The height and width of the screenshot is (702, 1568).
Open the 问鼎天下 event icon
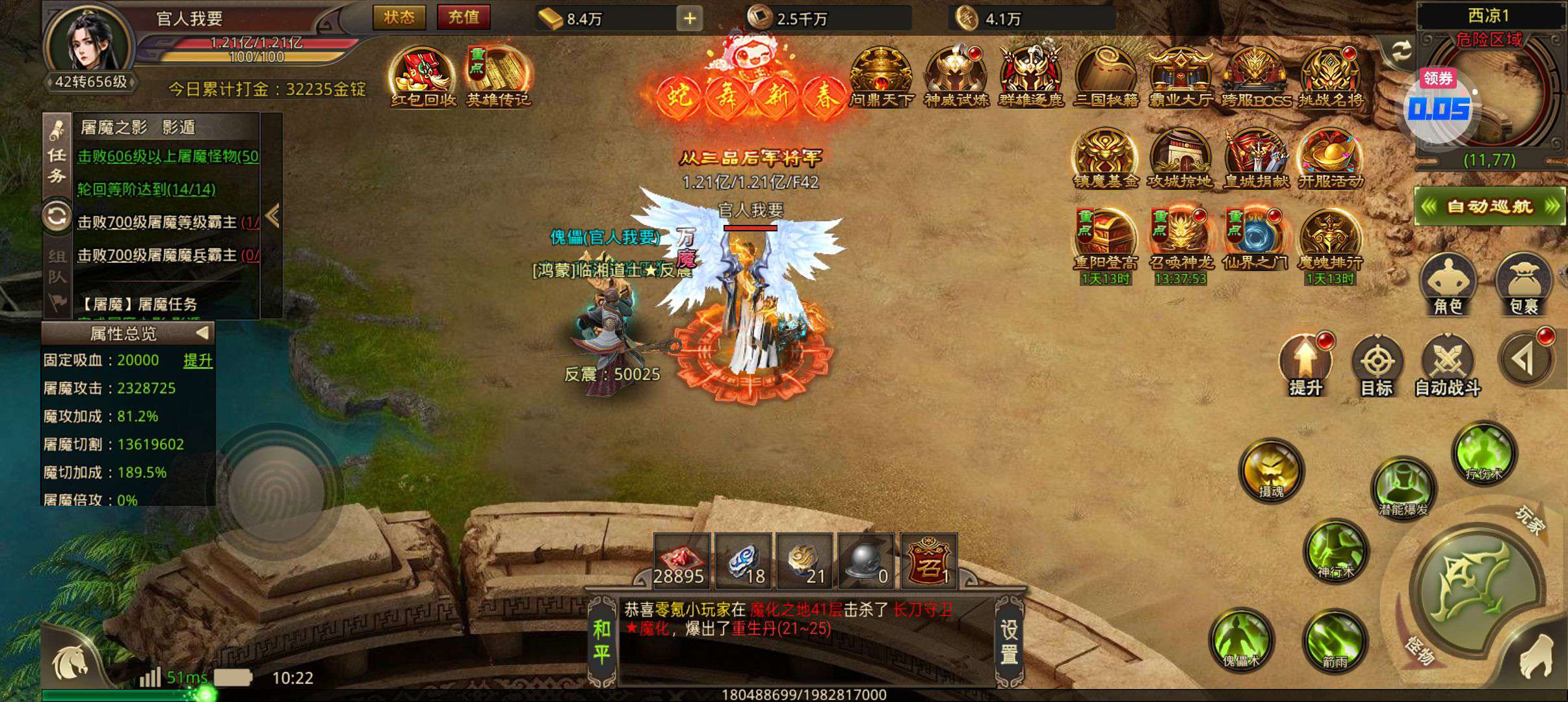coord(881,77)
